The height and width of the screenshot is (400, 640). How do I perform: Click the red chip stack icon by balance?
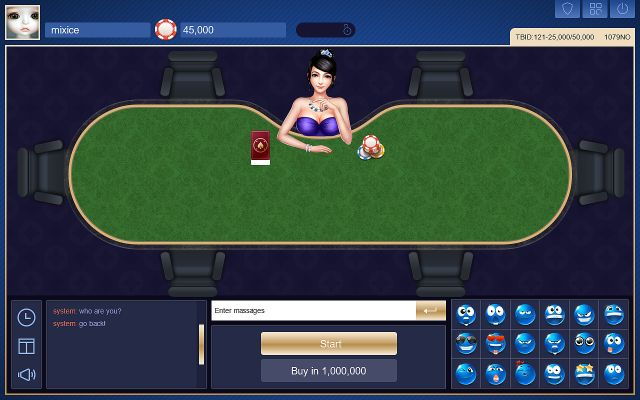(166, 30)
